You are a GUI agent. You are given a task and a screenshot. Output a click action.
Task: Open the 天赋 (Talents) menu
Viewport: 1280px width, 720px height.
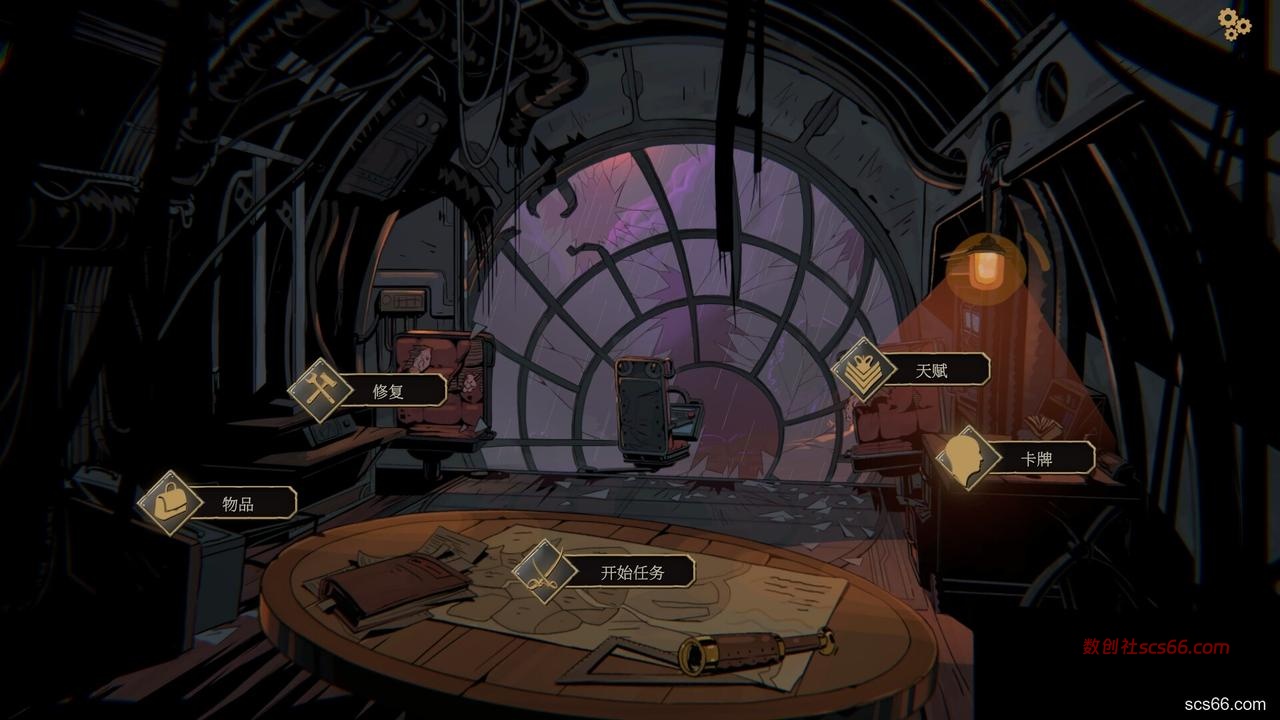(x=929, y=370)
